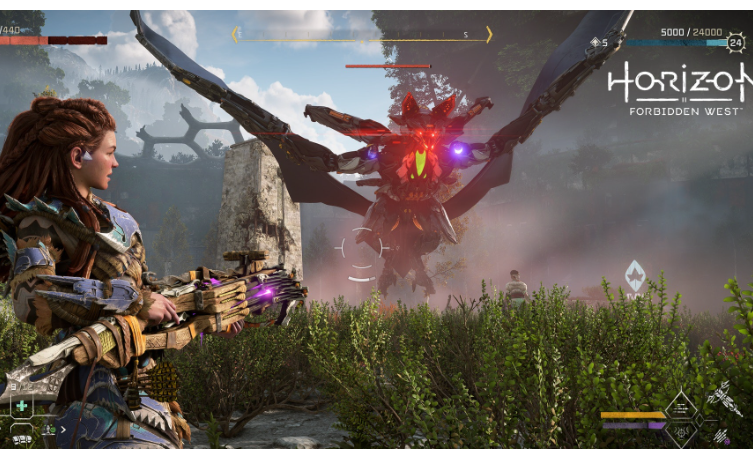Click the white leaf objective marker
This screenshot has height=449, width=753.
click(634, 275)
